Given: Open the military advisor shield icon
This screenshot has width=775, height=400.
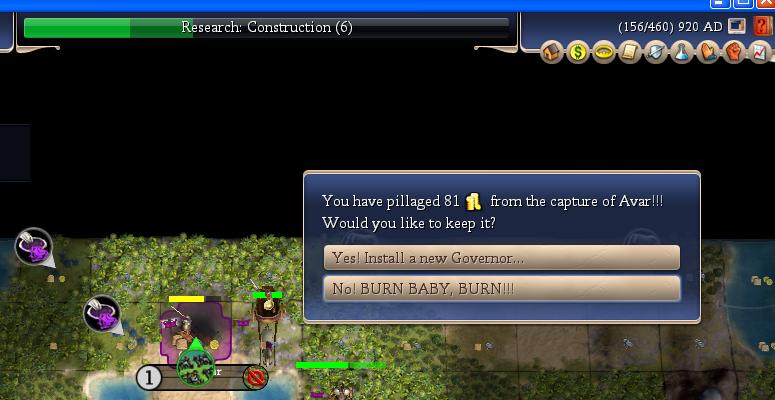Looking at the screenshot, I should pyautogui.click(x=656, y=52).
